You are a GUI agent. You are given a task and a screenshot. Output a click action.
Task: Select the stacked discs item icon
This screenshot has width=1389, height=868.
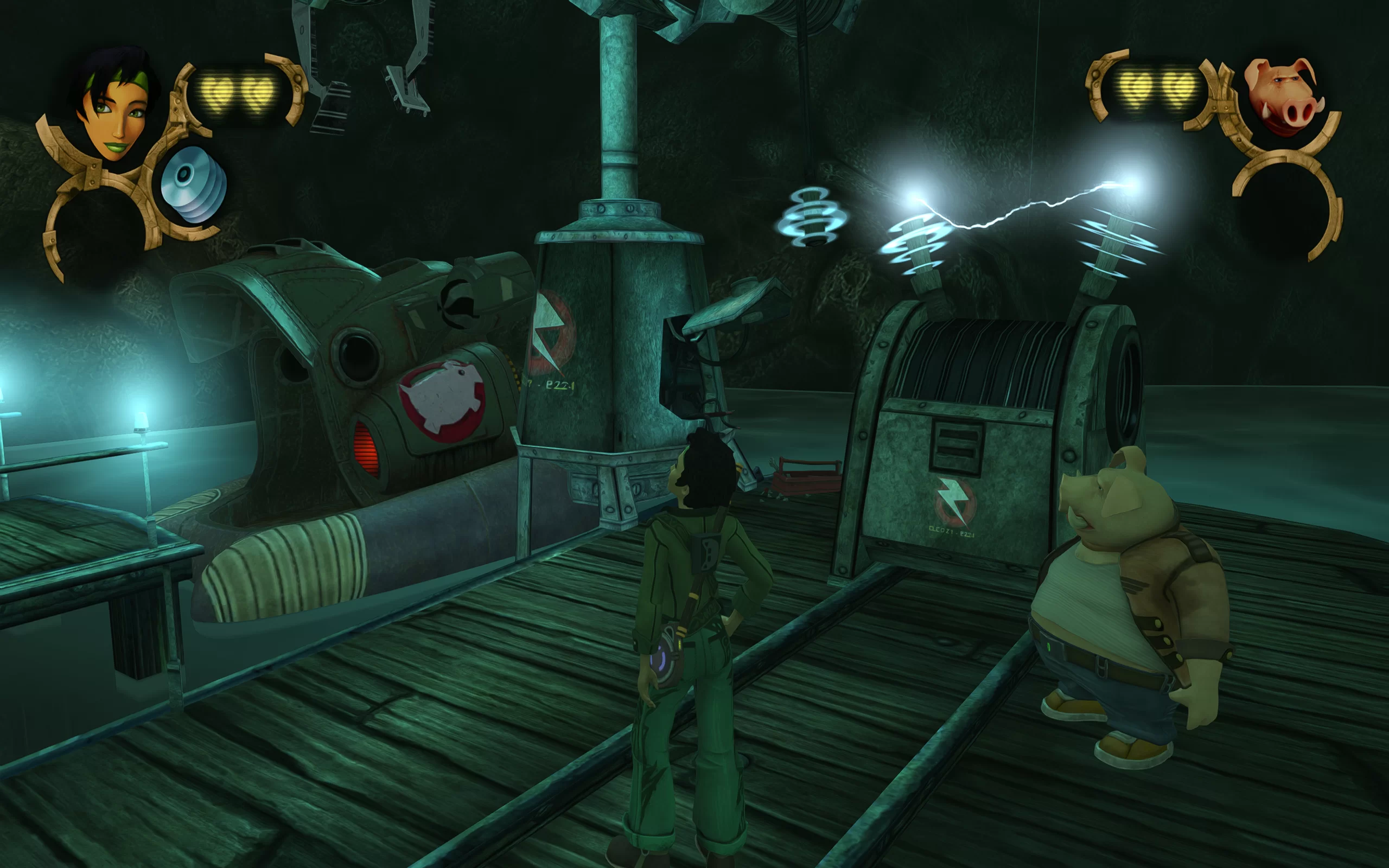click(193, 184)
